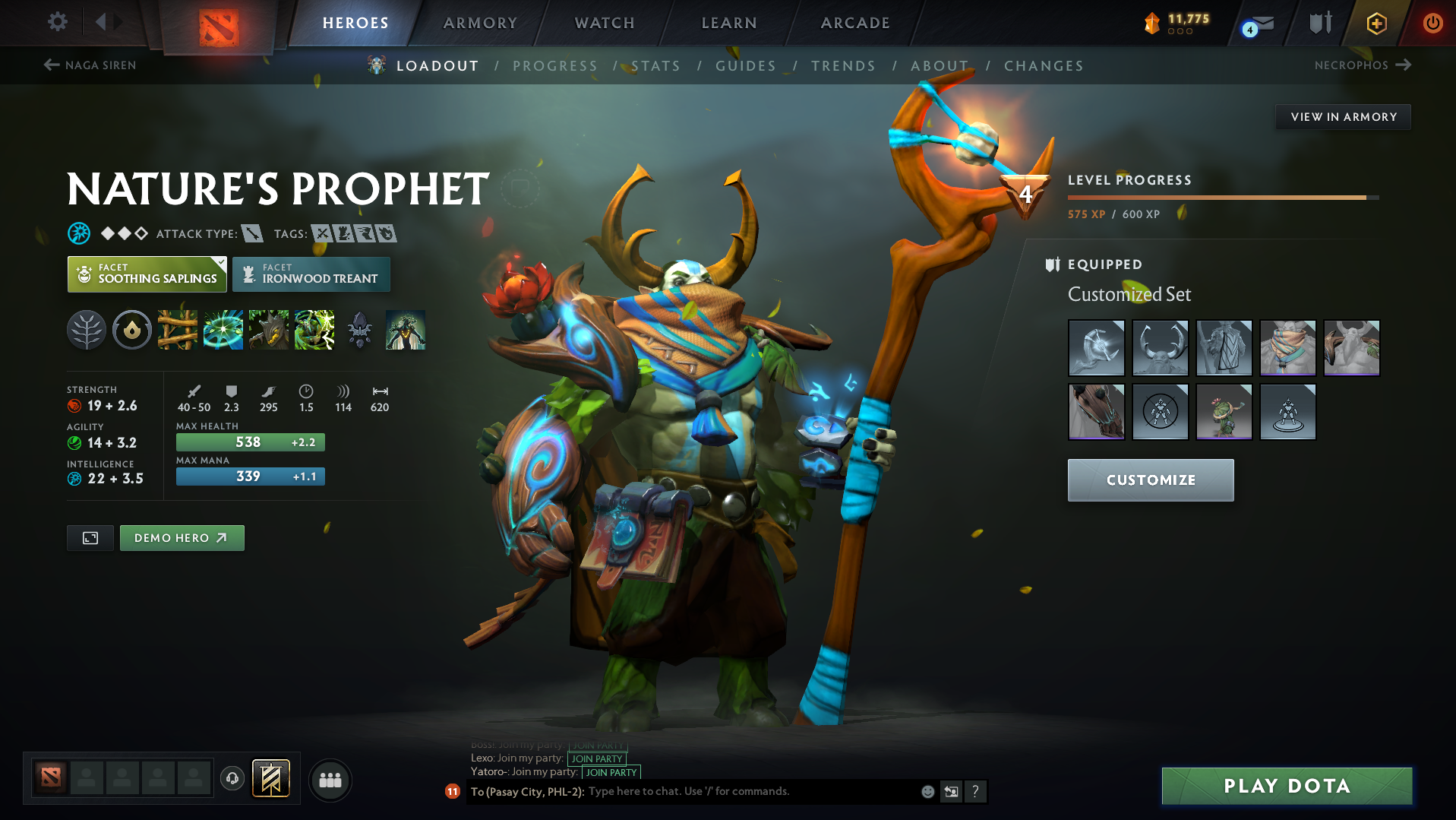Image resolution: width=1456 pixels, height=820 pixels.
Task: Open the settings gear icon
Action: point(56,23)
